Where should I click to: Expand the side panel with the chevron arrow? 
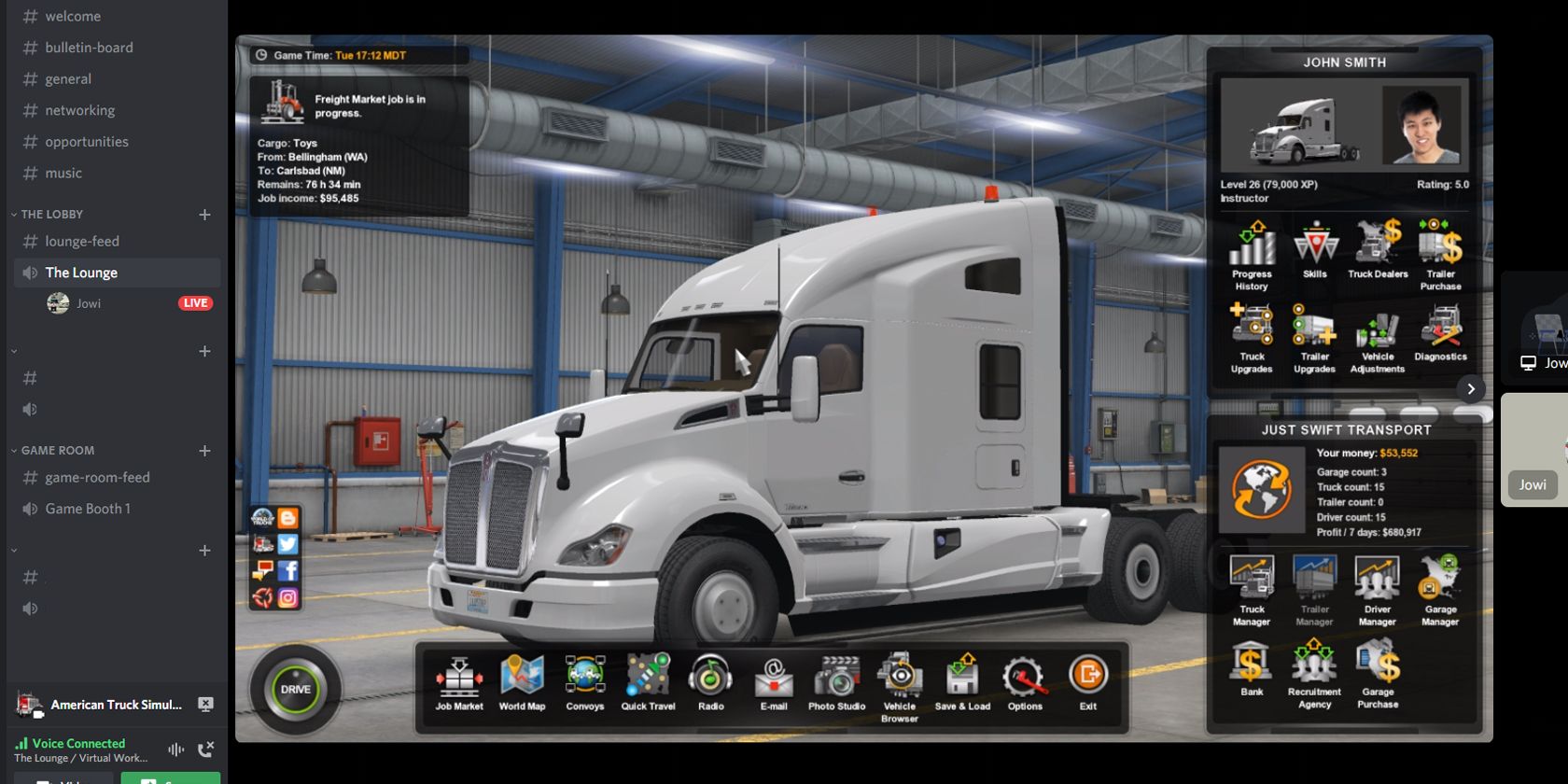click(1471, 388)
